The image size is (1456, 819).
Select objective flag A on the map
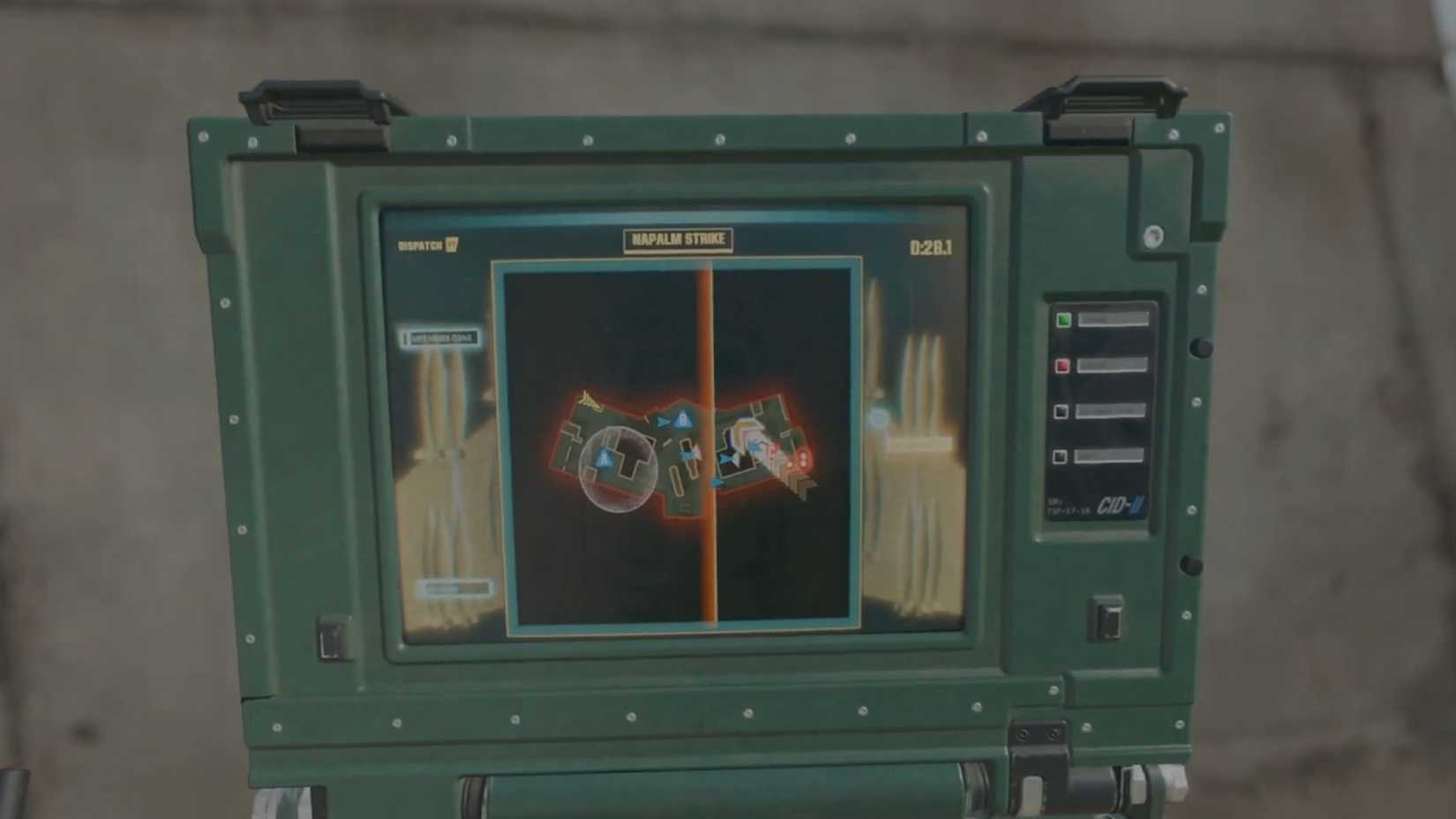(604, 457)
